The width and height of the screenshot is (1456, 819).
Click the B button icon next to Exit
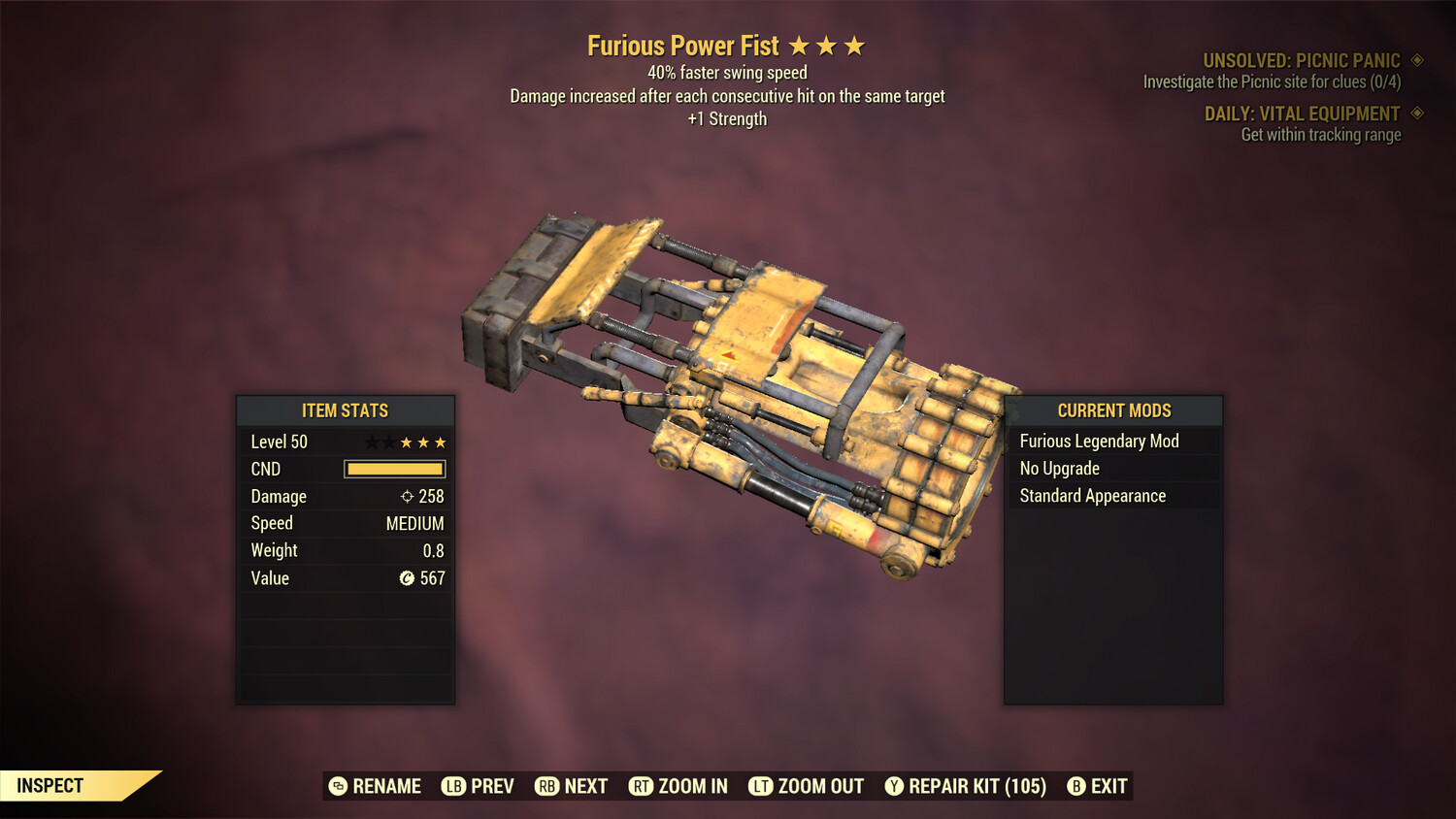point(1075,786)
